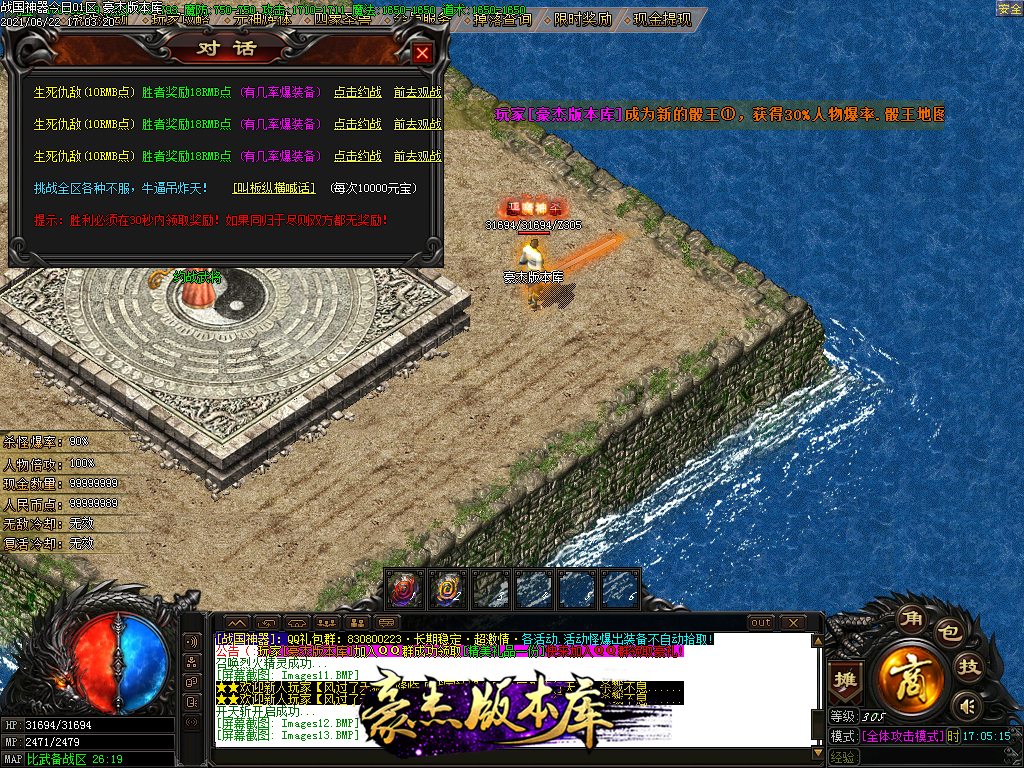Open skills with the 技 button
The width and height of the screenshot is (1024, 768).
(x=969, y=667)
